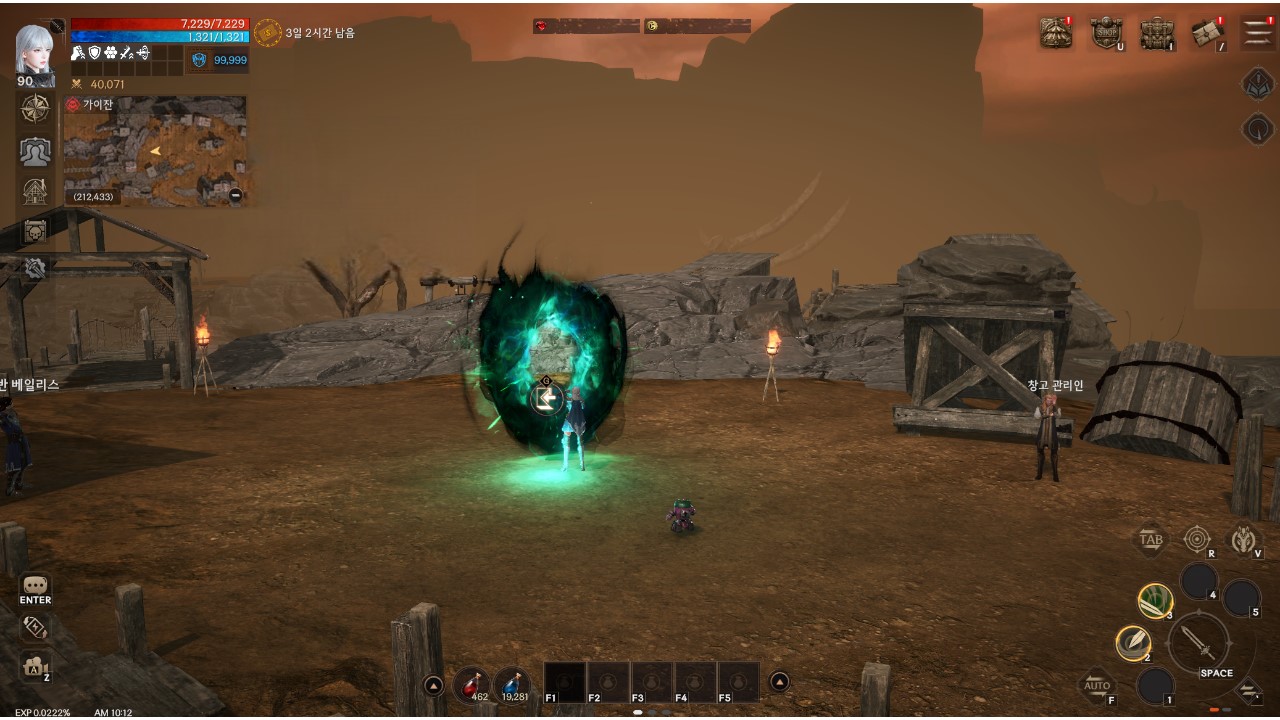Open the character portrait panel
This screenshot has width=1280, height=720.
pyautogui.click(x=35, y=52)
